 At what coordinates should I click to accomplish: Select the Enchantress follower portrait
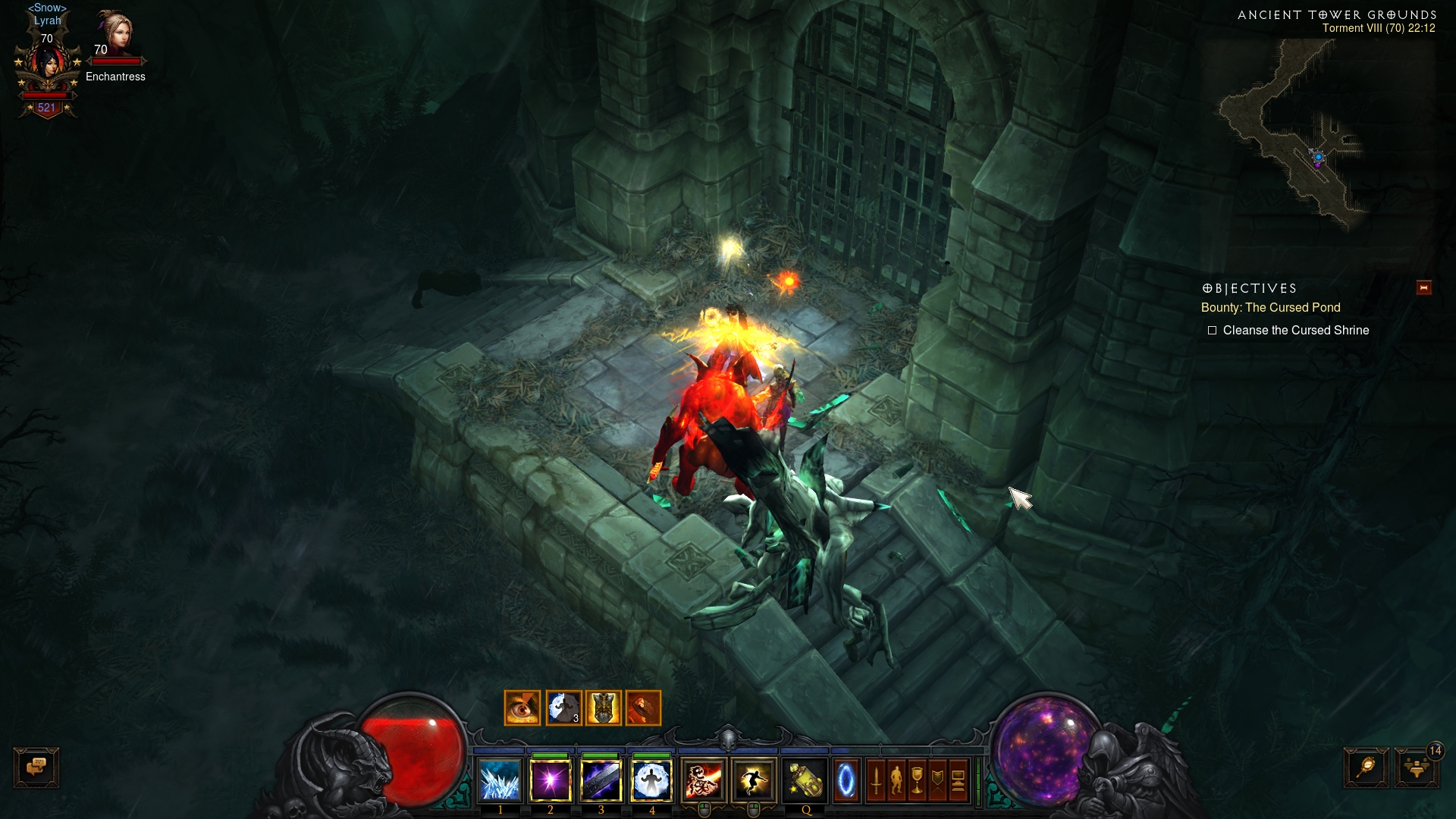[115, 34]
